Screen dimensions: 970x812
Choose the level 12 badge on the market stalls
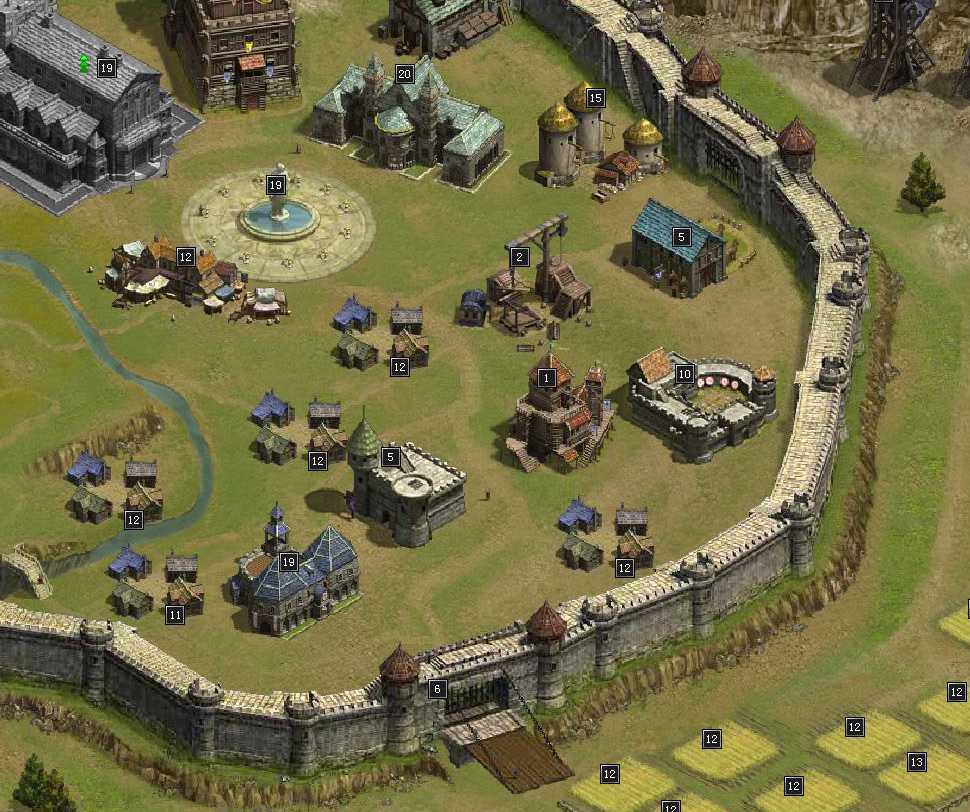(x=185, y=257)
